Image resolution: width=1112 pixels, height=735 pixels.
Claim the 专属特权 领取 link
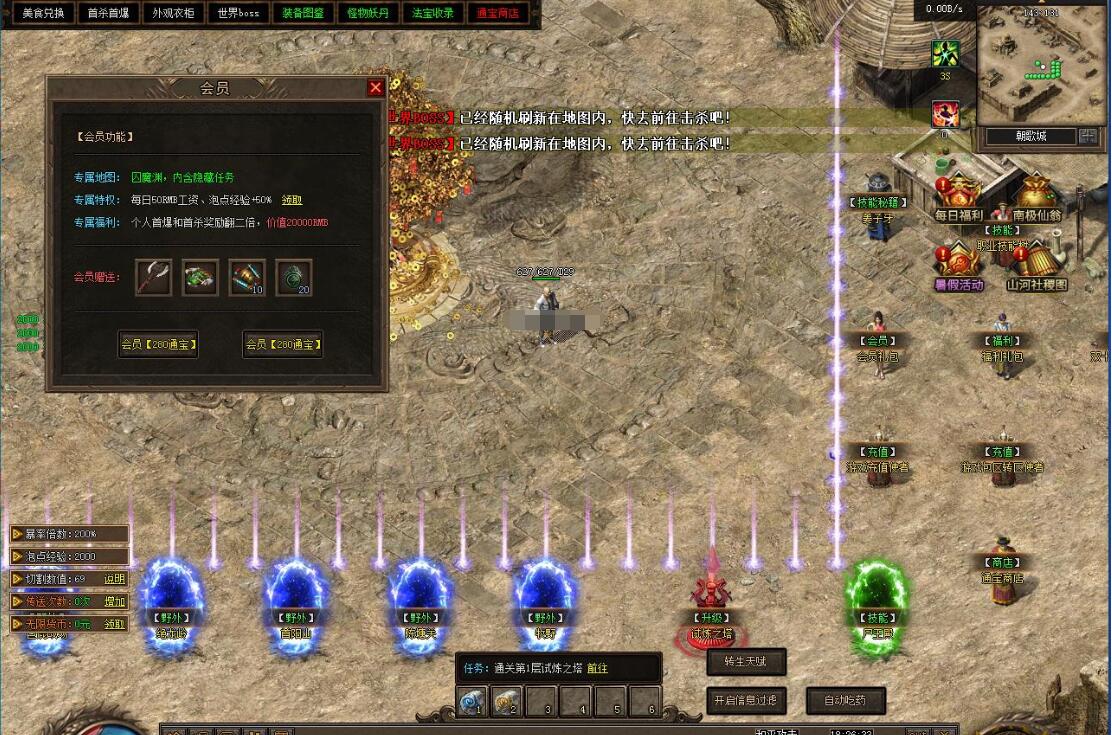pyautogui.click(x=292, y=200)
